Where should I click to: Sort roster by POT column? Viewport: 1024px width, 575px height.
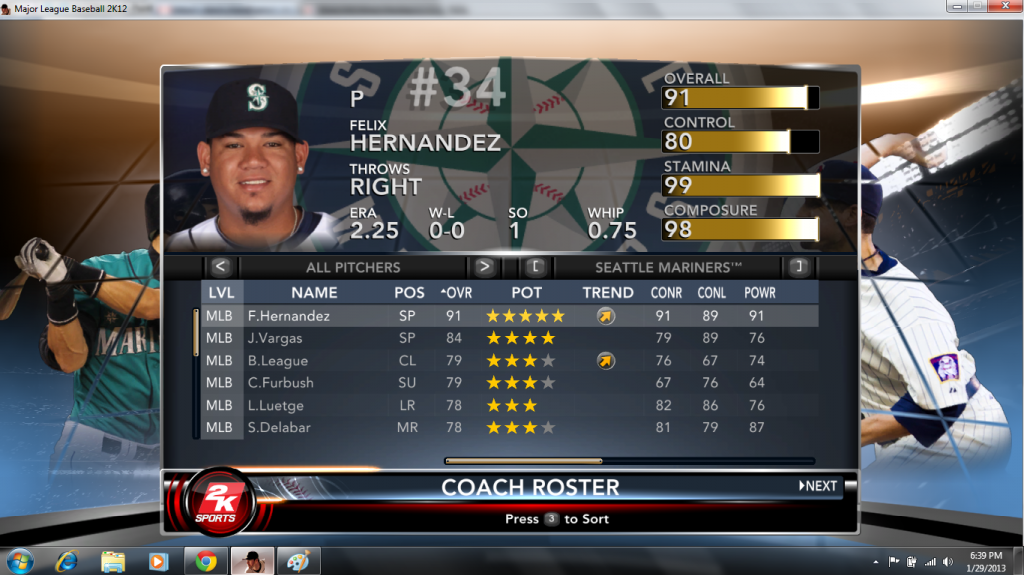tap(526, 293)
